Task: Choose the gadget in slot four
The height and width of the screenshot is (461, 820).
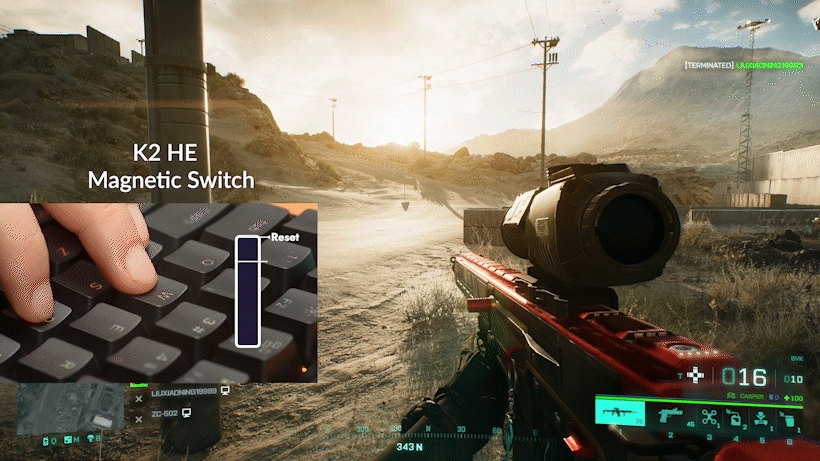Action: click(735, 415)
